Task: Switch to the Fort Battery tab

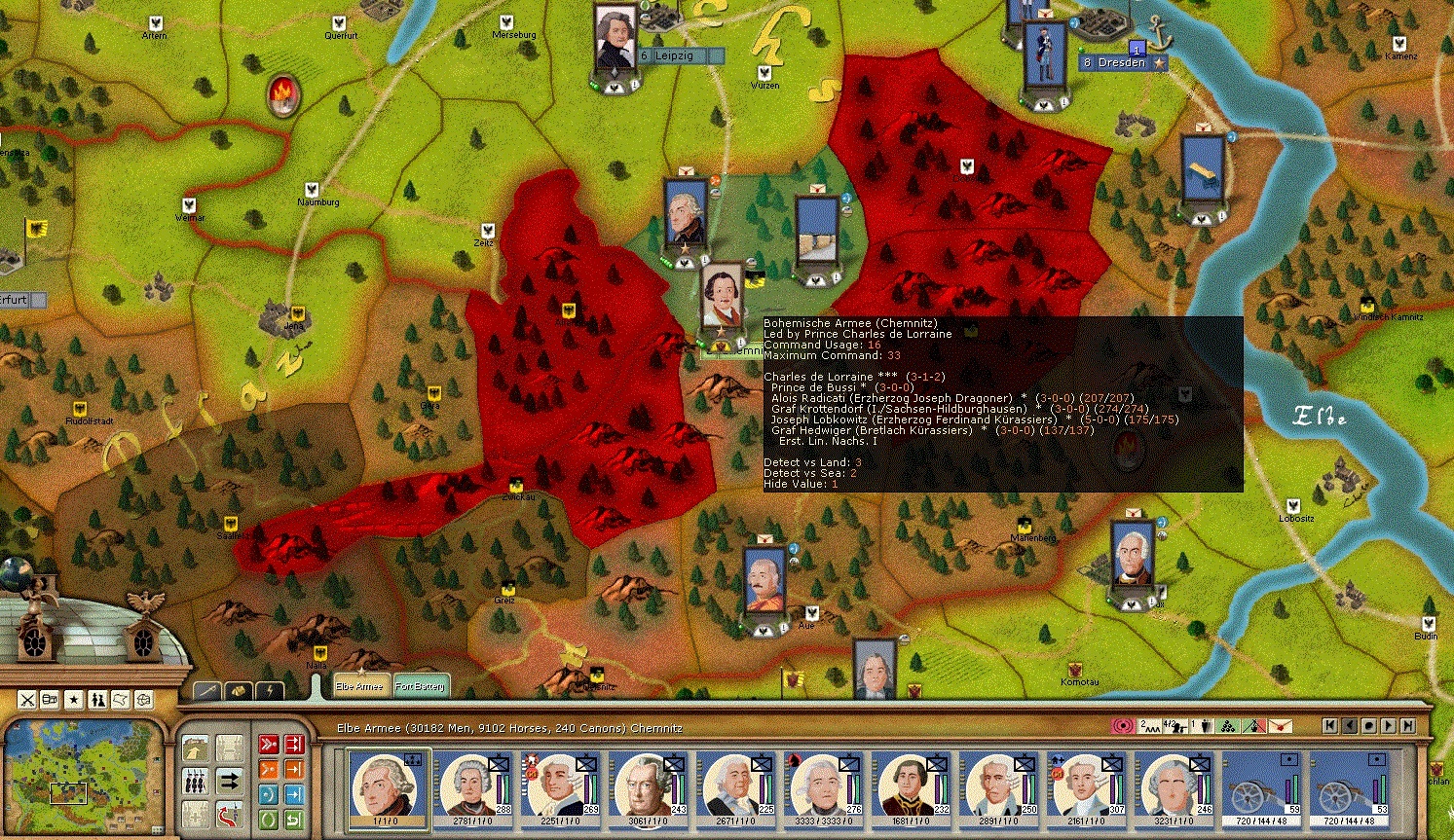Action: [421, 685]
